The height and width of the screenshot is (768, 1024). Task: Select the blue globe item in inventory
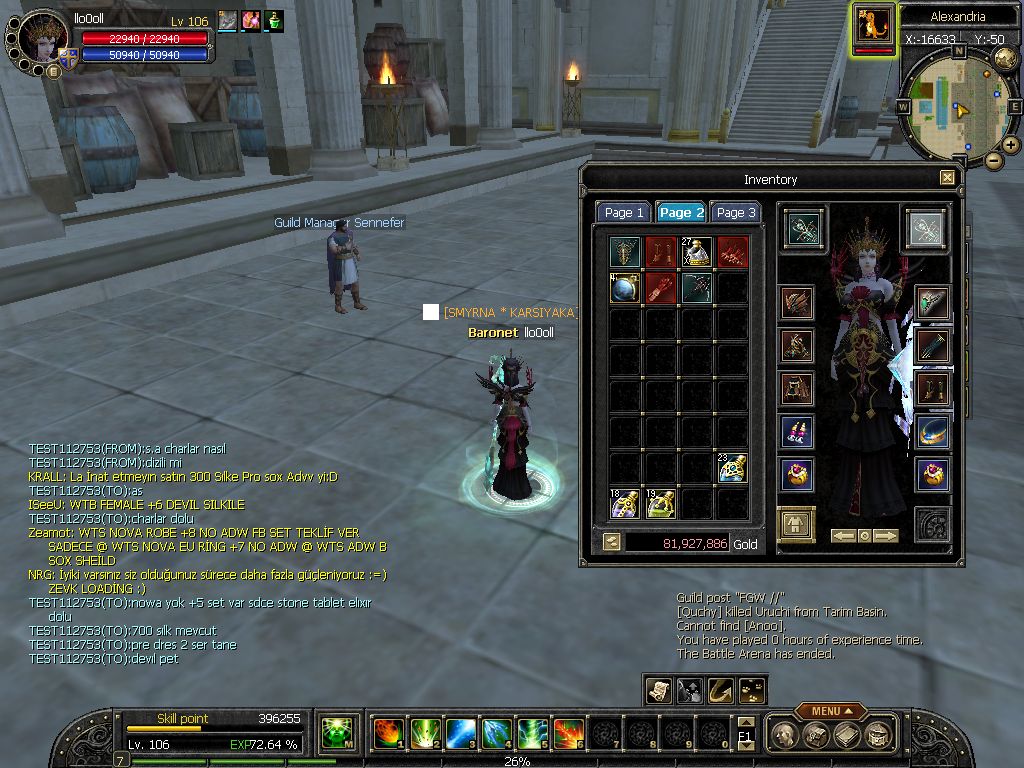(625, 288)
